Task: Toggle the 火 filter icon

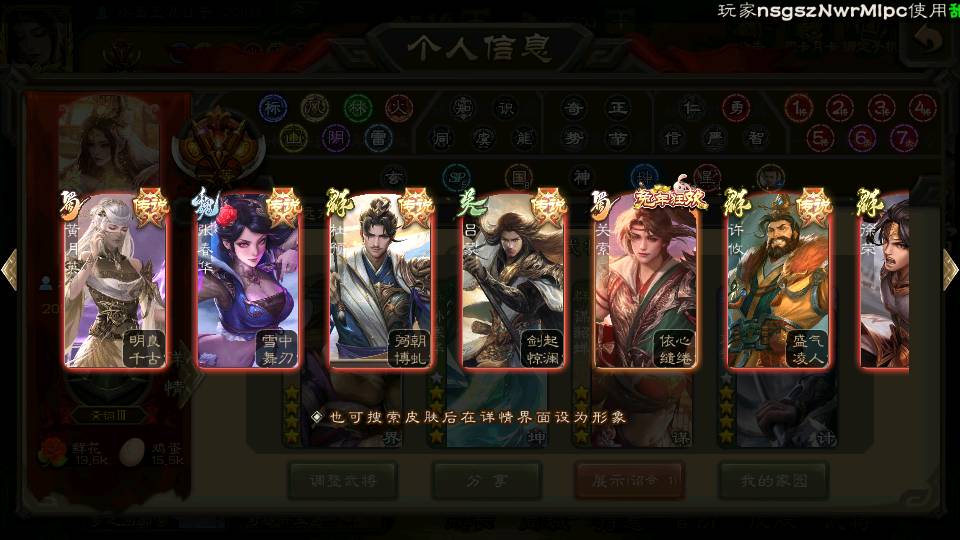Action: tap(399, 107)
